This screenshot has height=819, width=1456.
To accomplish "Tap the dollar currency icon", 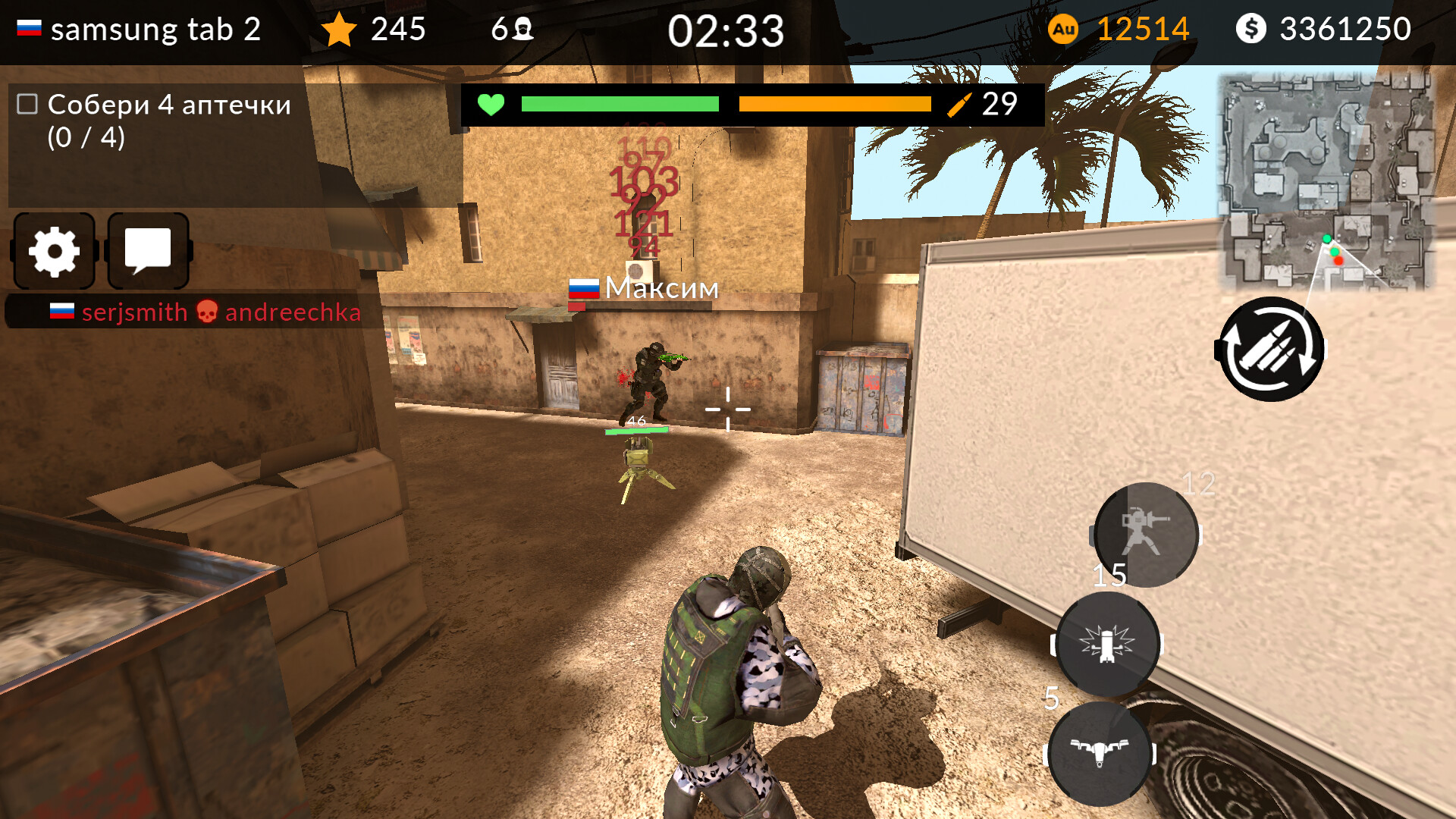I will [1253, 29].
